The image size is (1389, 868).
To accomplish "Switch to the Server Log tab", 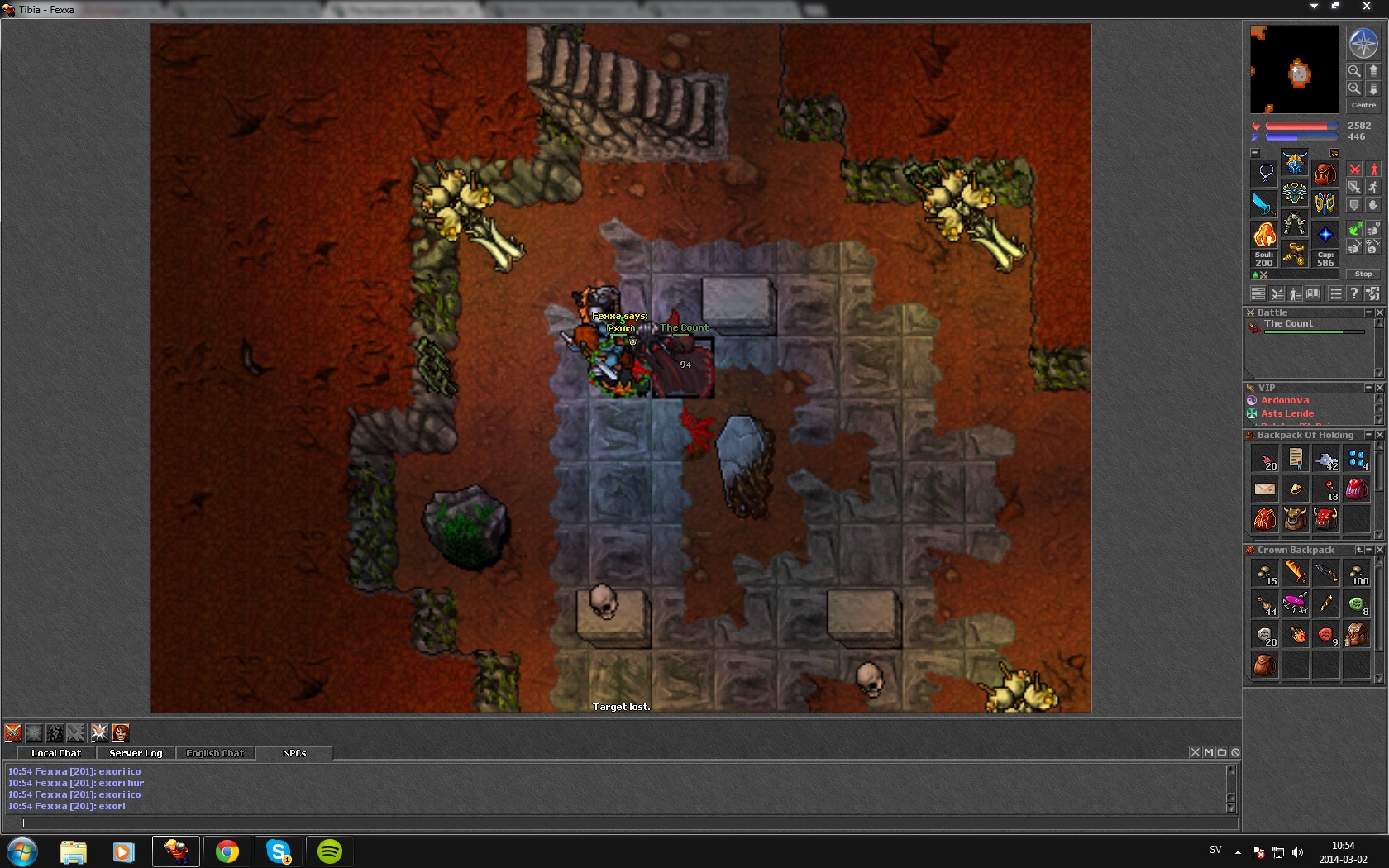I will (x=136, y=753).
